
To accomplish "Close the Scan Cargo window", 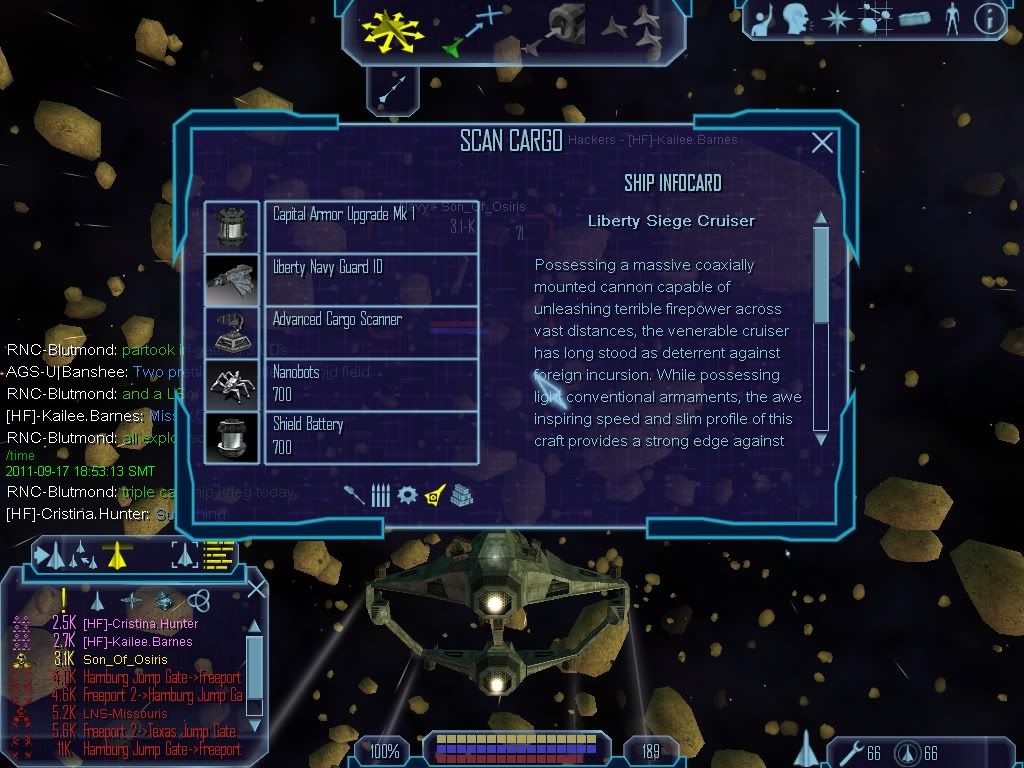I will point(822,143).
